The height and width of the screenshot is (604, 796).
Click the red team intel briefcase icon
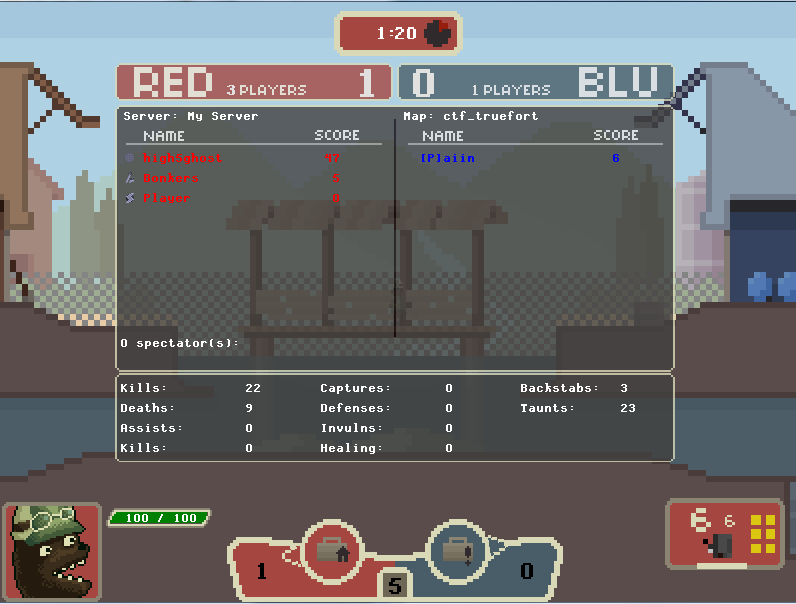tap(331, 549)
